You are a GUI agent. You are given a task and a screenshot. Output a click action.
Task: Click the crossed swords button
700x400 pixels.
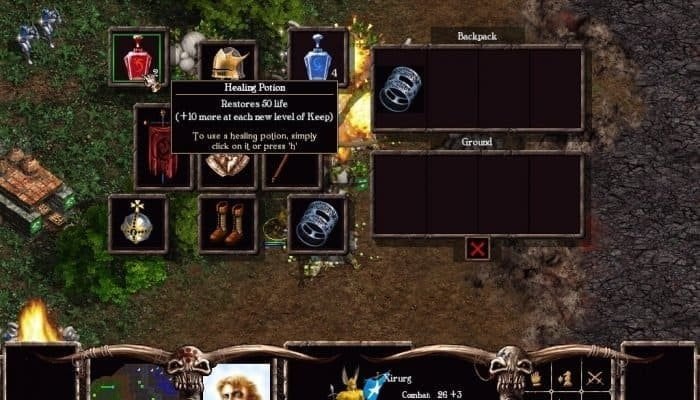596,378
